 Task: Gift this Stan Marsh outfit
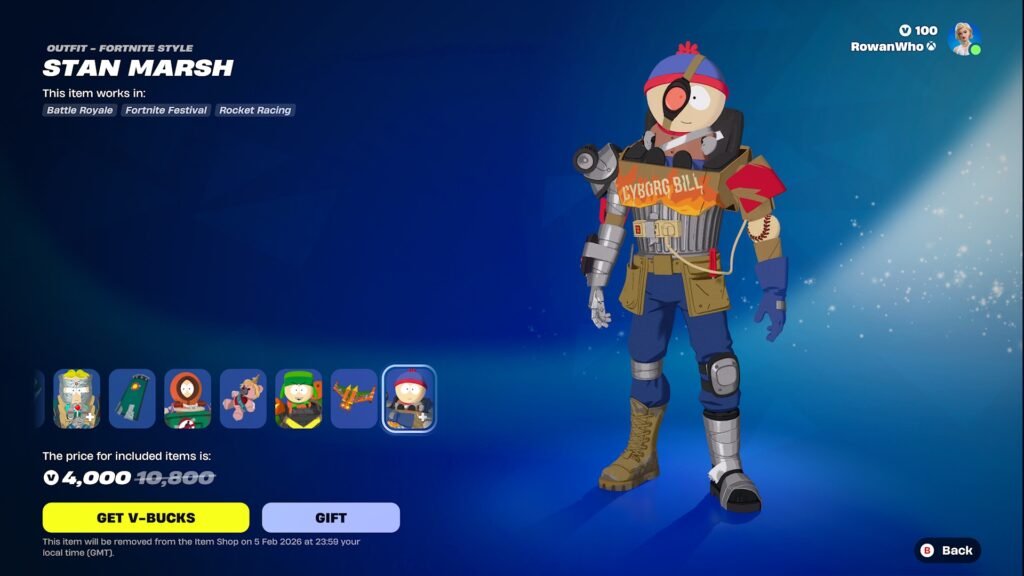coord(330,517)
